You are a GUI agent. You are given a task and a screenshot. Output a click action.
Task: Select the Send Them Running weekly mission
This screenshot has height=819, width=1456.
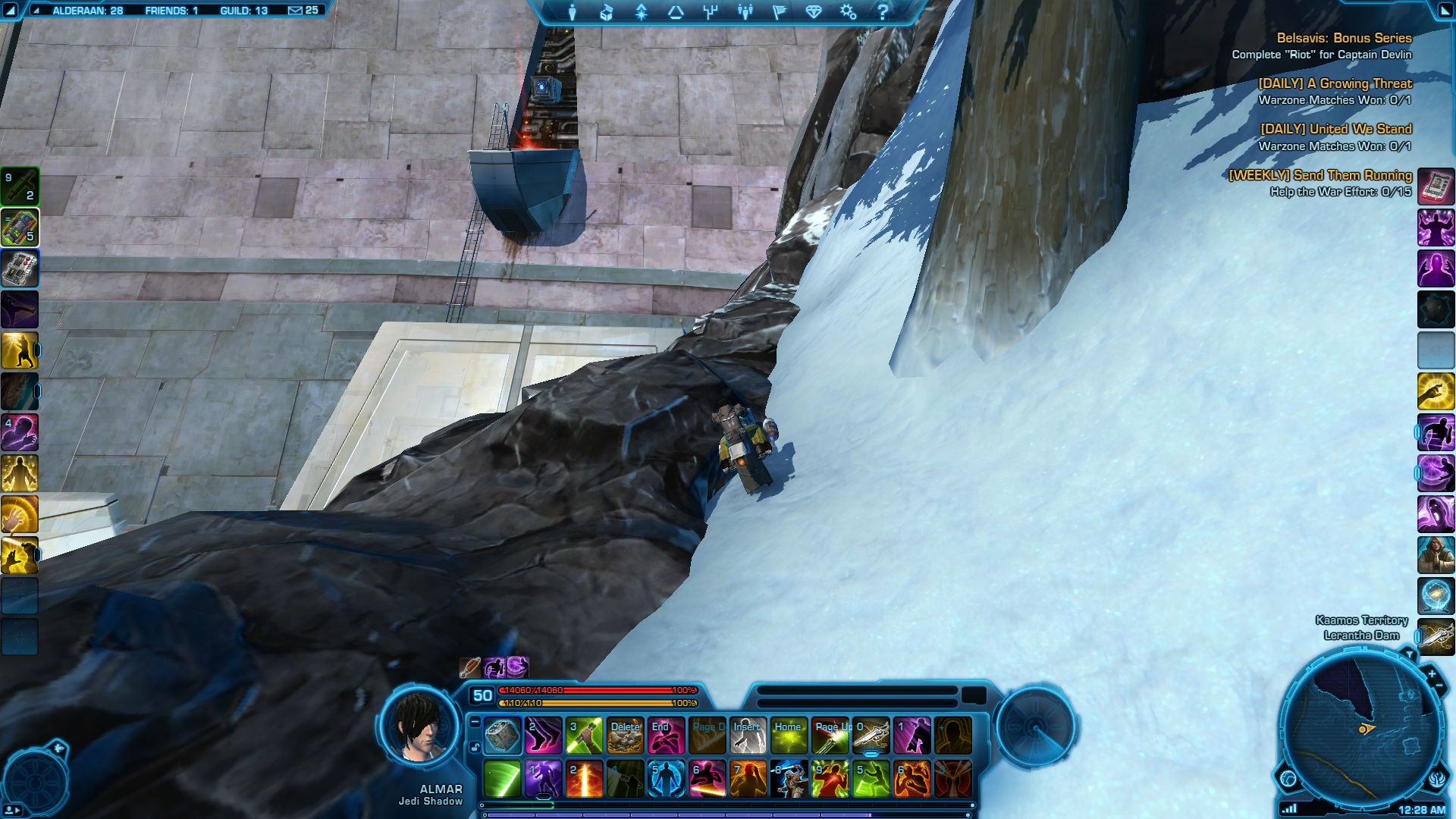(x=1319, y=175)
